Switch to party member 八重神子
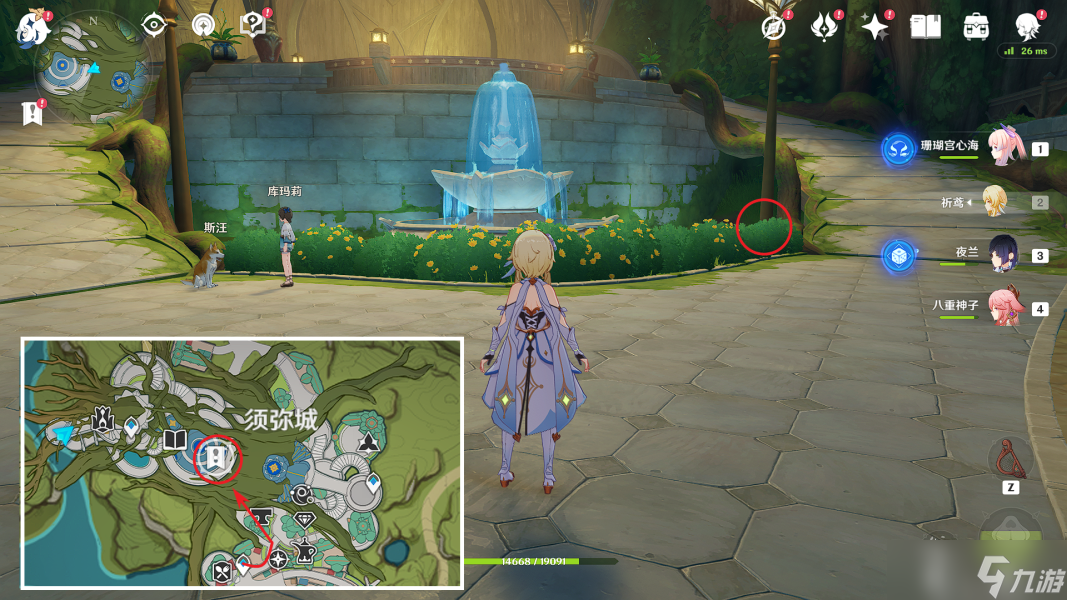 pos(1003,307)
